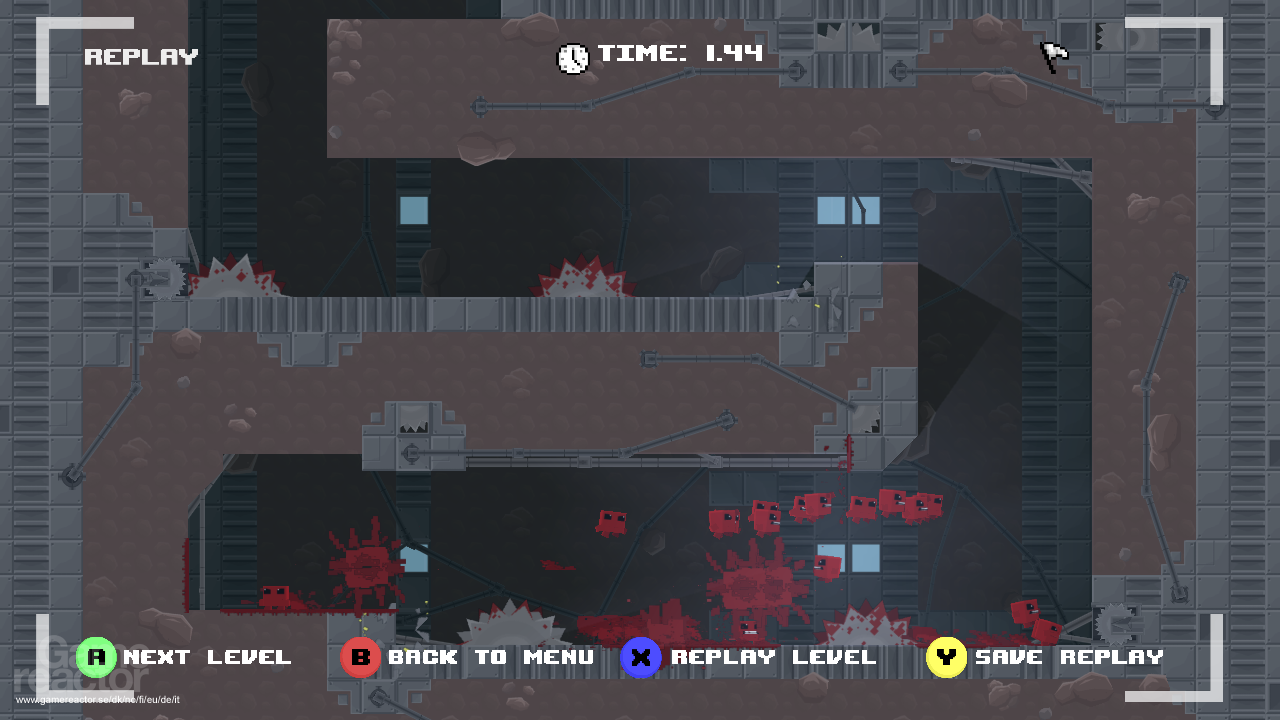Select the clock icon beside the timer
The image size is (1280, 720).
[572, 57]
